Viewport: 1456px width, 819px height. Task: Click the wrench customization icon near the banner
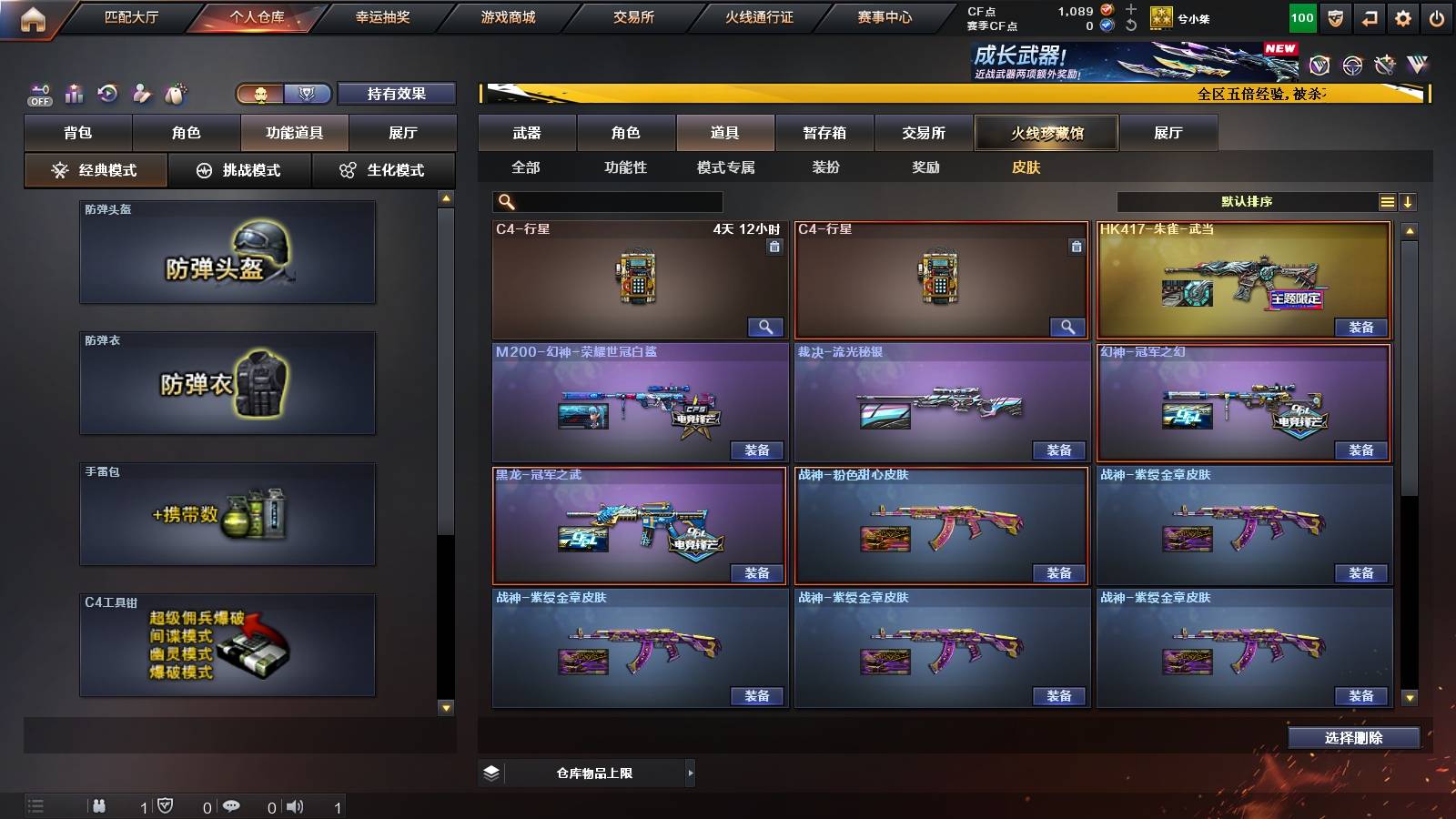click(1385, 65)
